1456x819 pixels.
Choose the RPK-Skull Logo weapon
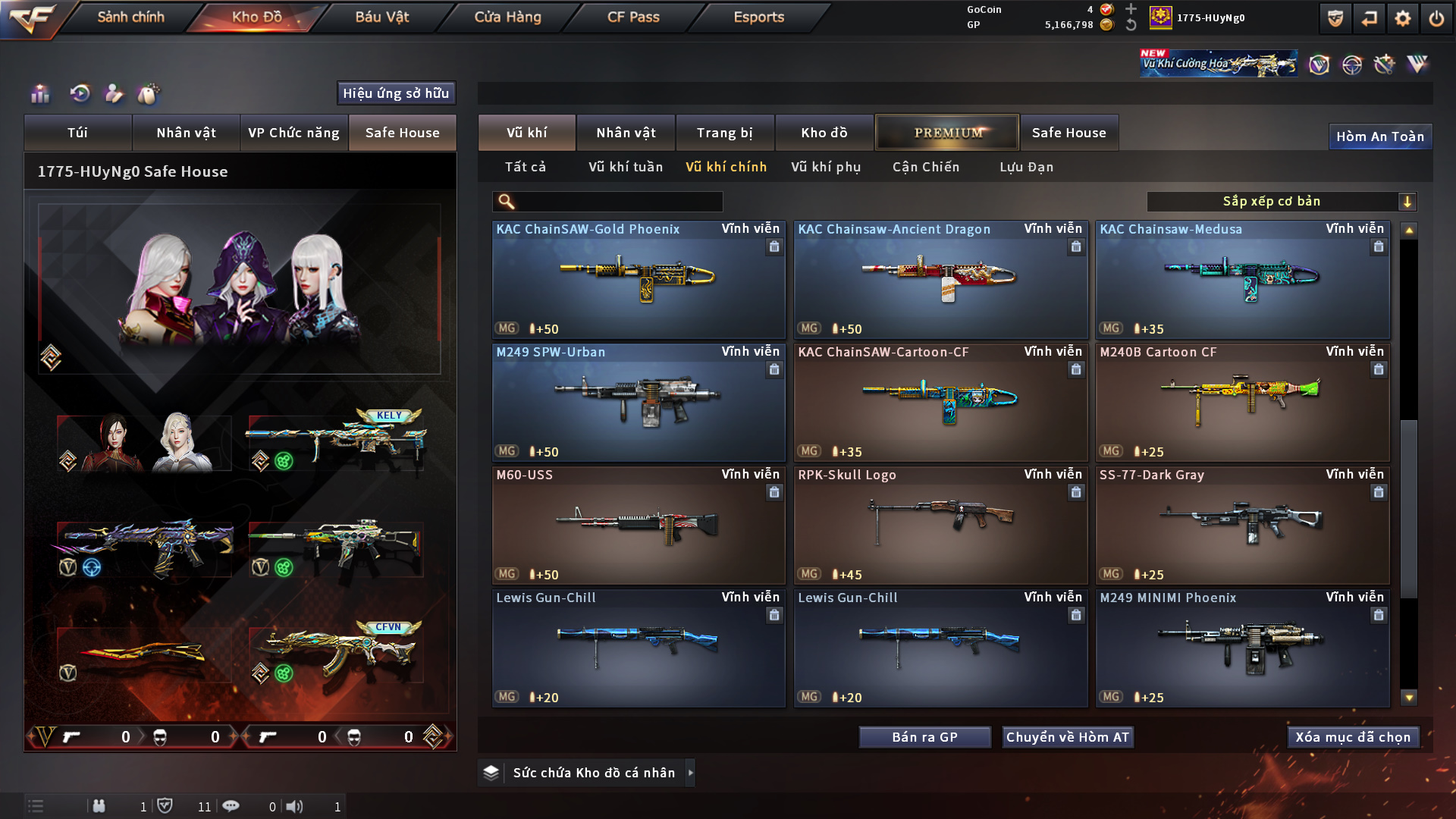click(940, 525)
